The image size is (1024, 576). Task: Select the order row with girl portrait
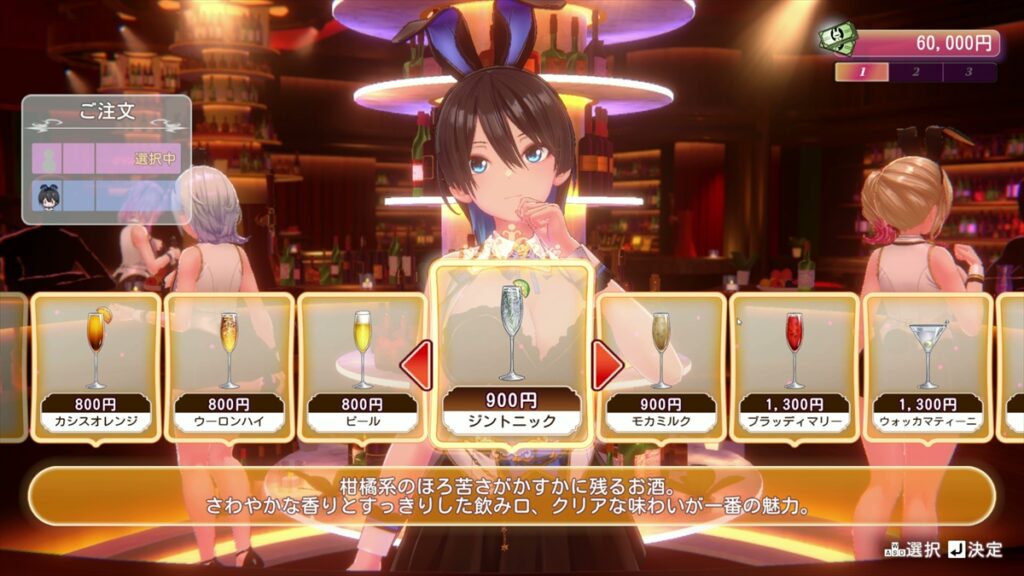[x=106, y=196]
